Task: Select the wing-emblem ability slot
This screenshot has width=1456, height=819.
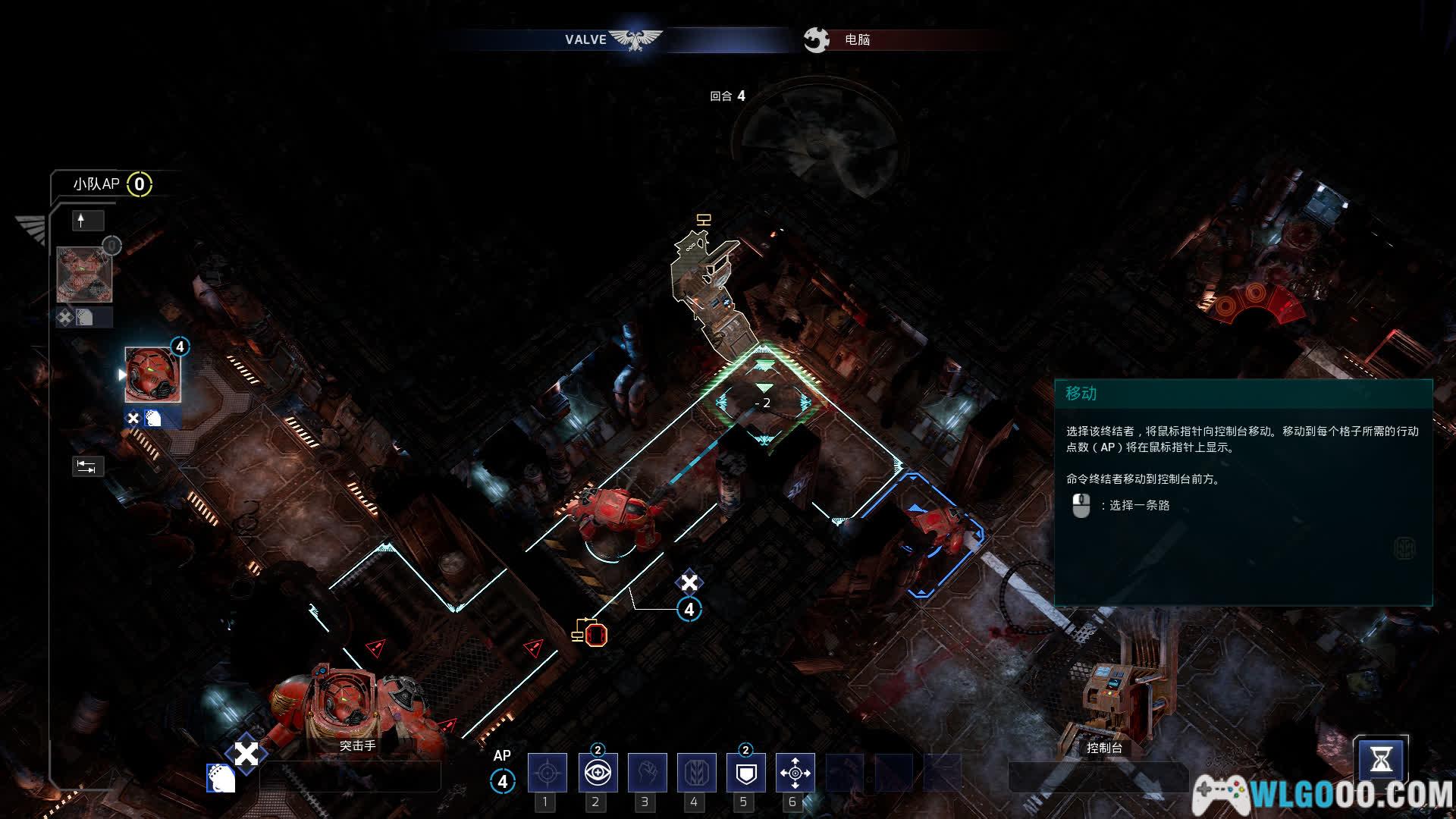Action: [696, 773]
